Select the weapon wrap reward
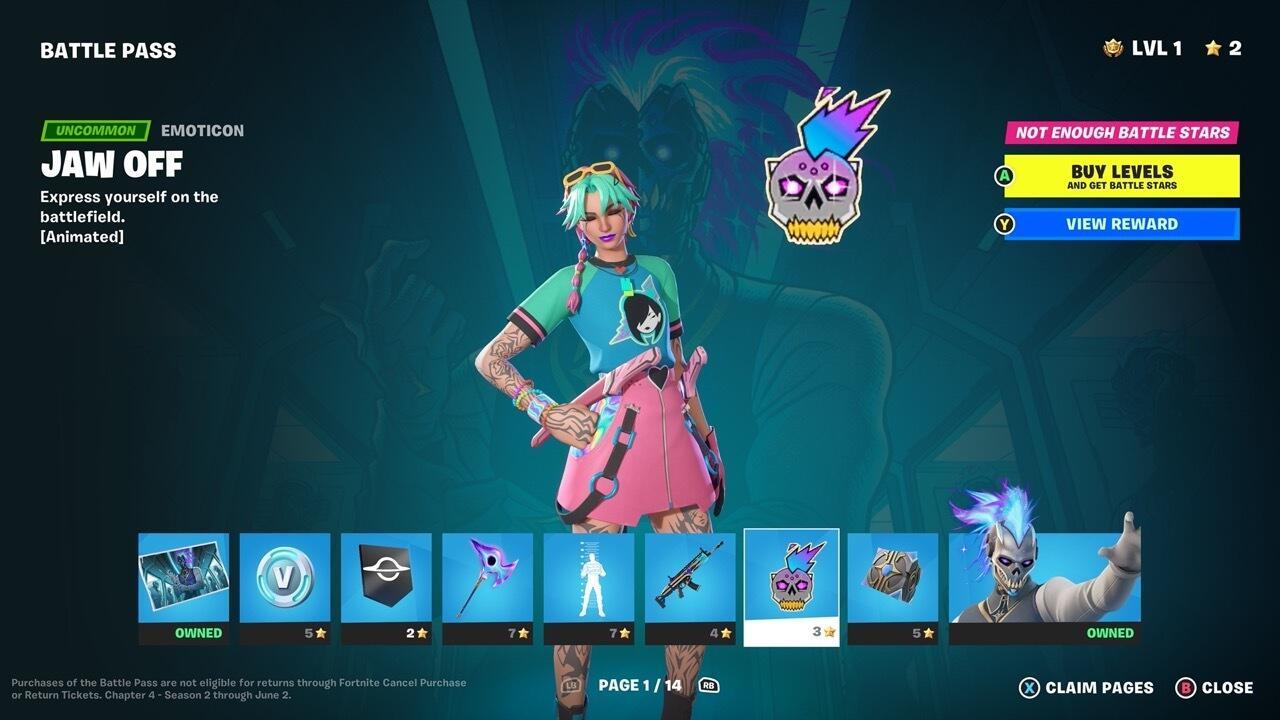The height and width of the screenshot is (720, 1280). [690, 580]
